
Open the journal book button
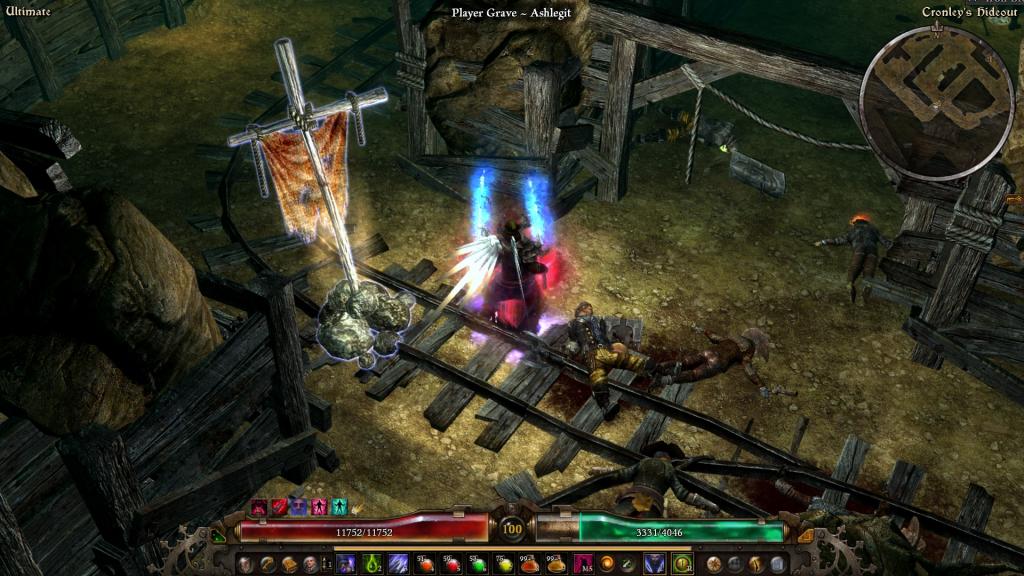point(289,564)
